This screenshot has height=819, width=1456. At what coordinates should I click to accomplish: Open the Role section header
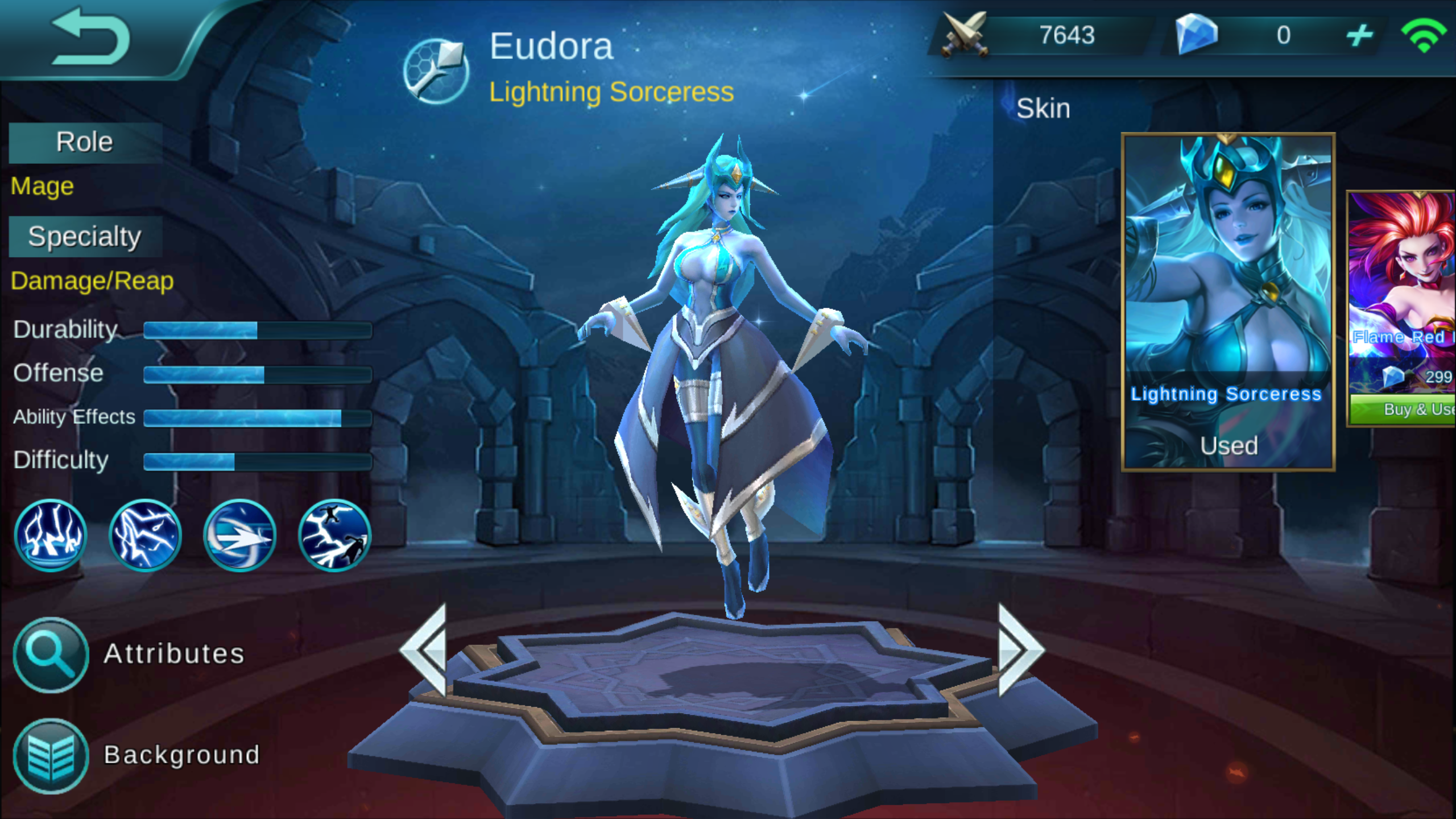click(84, 142)
